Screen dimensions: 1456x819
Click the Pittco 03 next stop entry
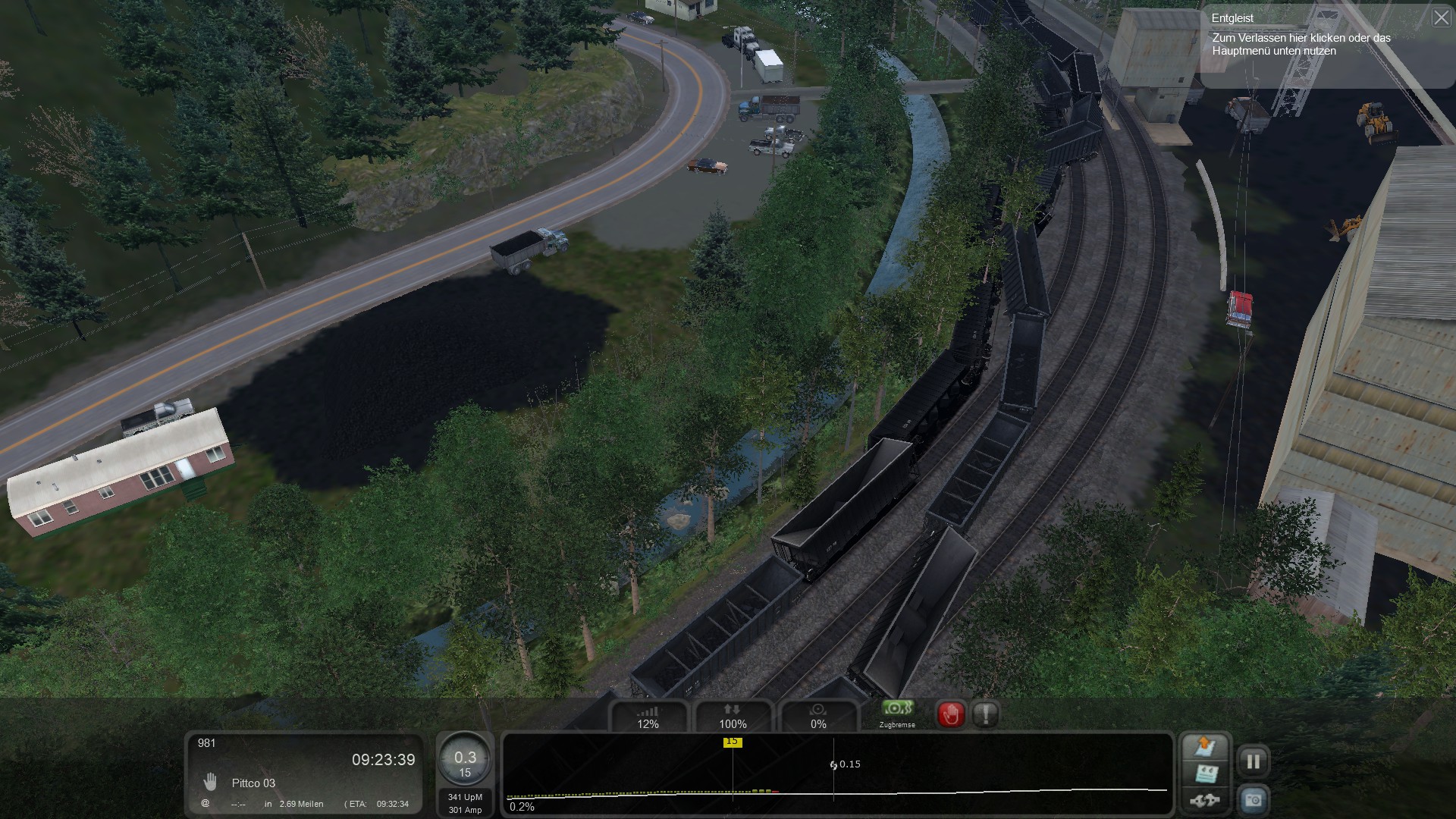[x=253, y=783]
